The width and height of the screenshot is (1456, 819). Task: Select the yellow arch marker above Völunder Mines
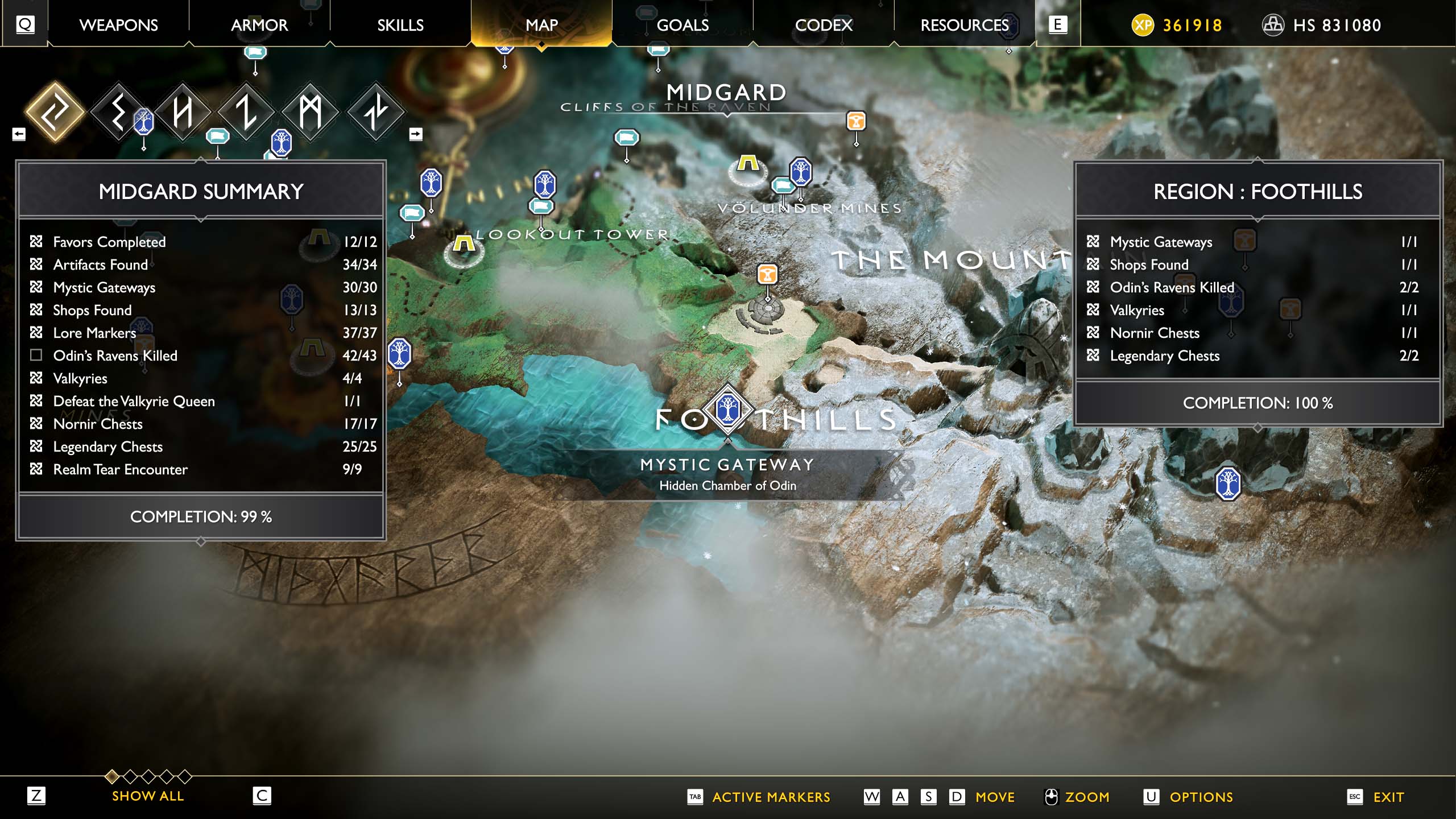tap(748, 164)
